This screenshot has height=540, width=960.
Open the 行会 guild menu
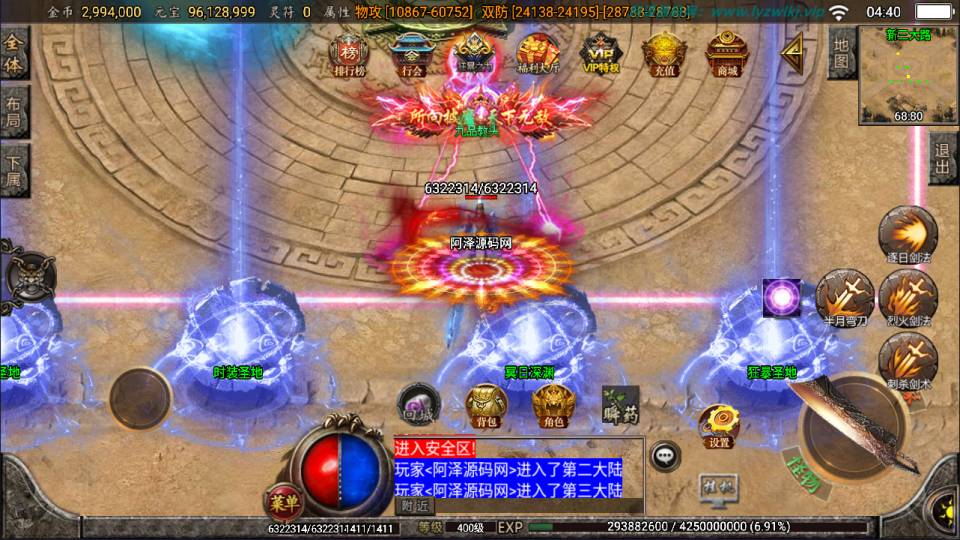pyautogui.click(x=412, y=55)
